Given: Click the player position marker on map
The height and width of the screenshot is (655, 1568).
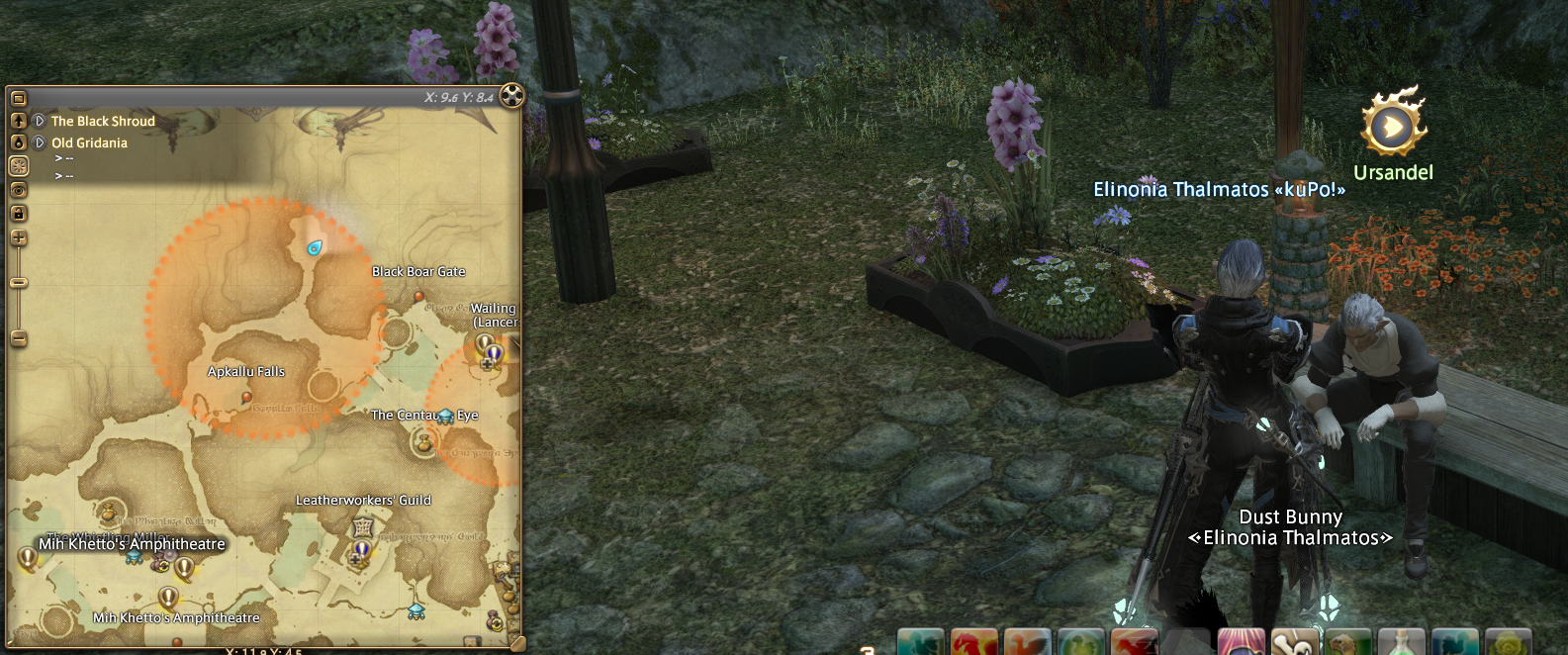Looking at the screenshot, I should 315,248.
